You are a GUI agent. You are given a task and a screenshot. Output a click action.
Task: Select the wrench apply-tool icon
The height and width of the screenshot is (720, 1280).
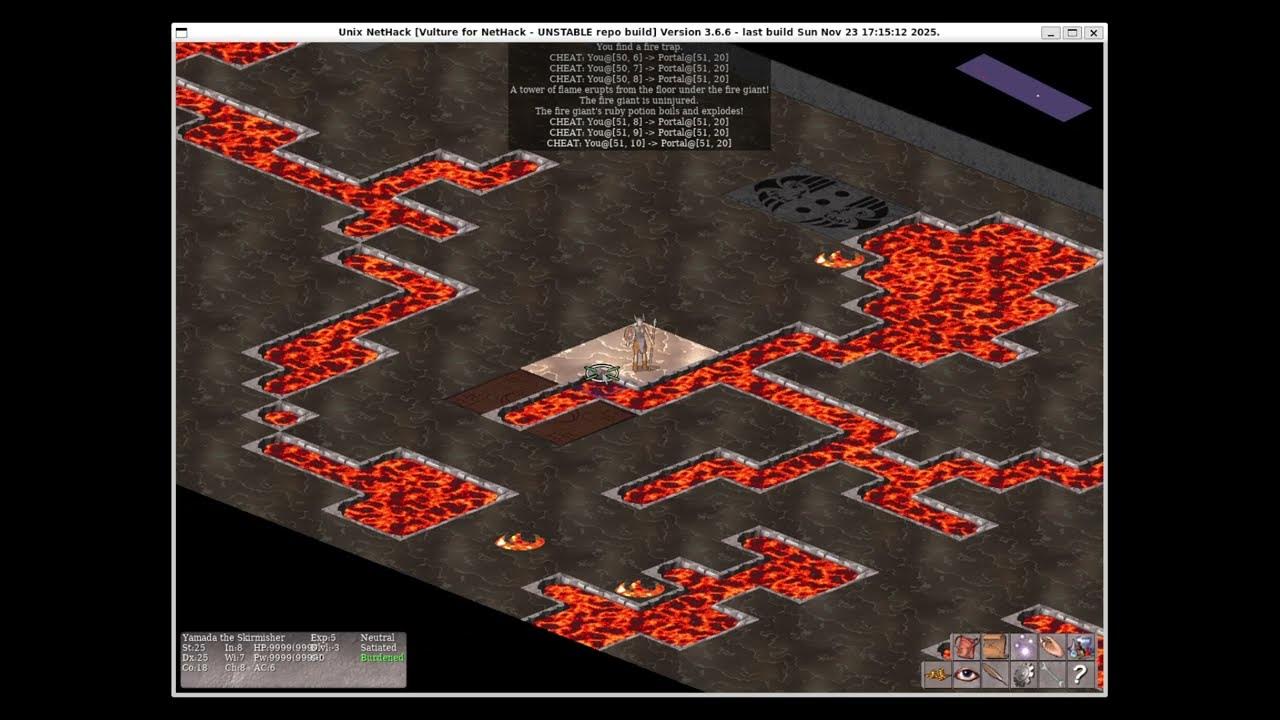1052,675
